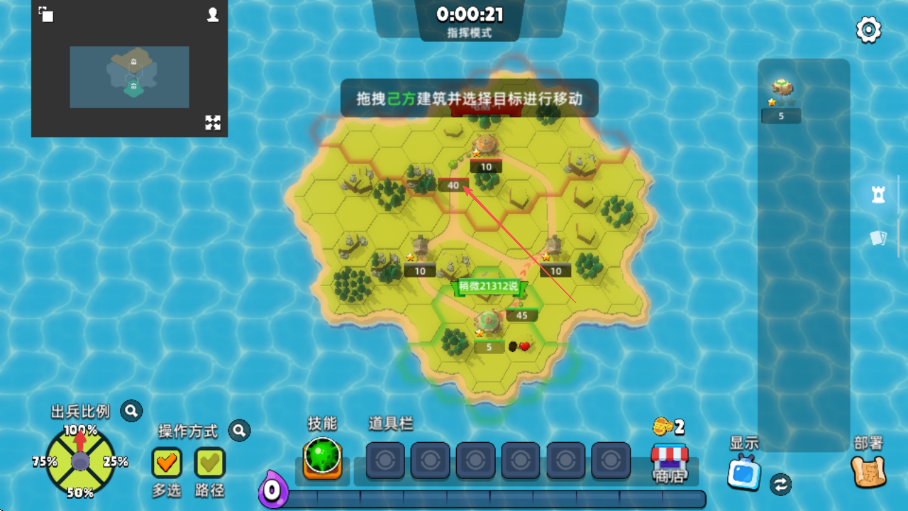Open the gear settings menu

click(868, 30)
